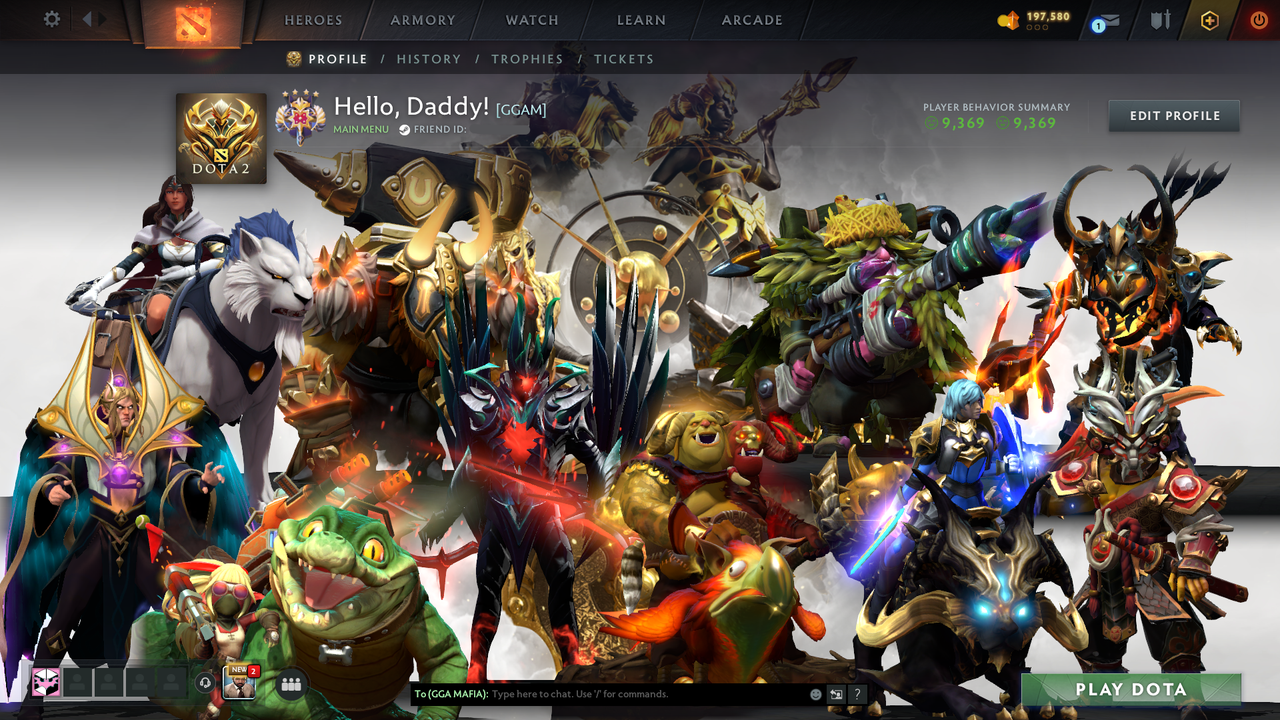This screenshot has height=720, width=1280.
Task: Click the behavior score progress dots under 197,580
Action: pos(1035,28)
